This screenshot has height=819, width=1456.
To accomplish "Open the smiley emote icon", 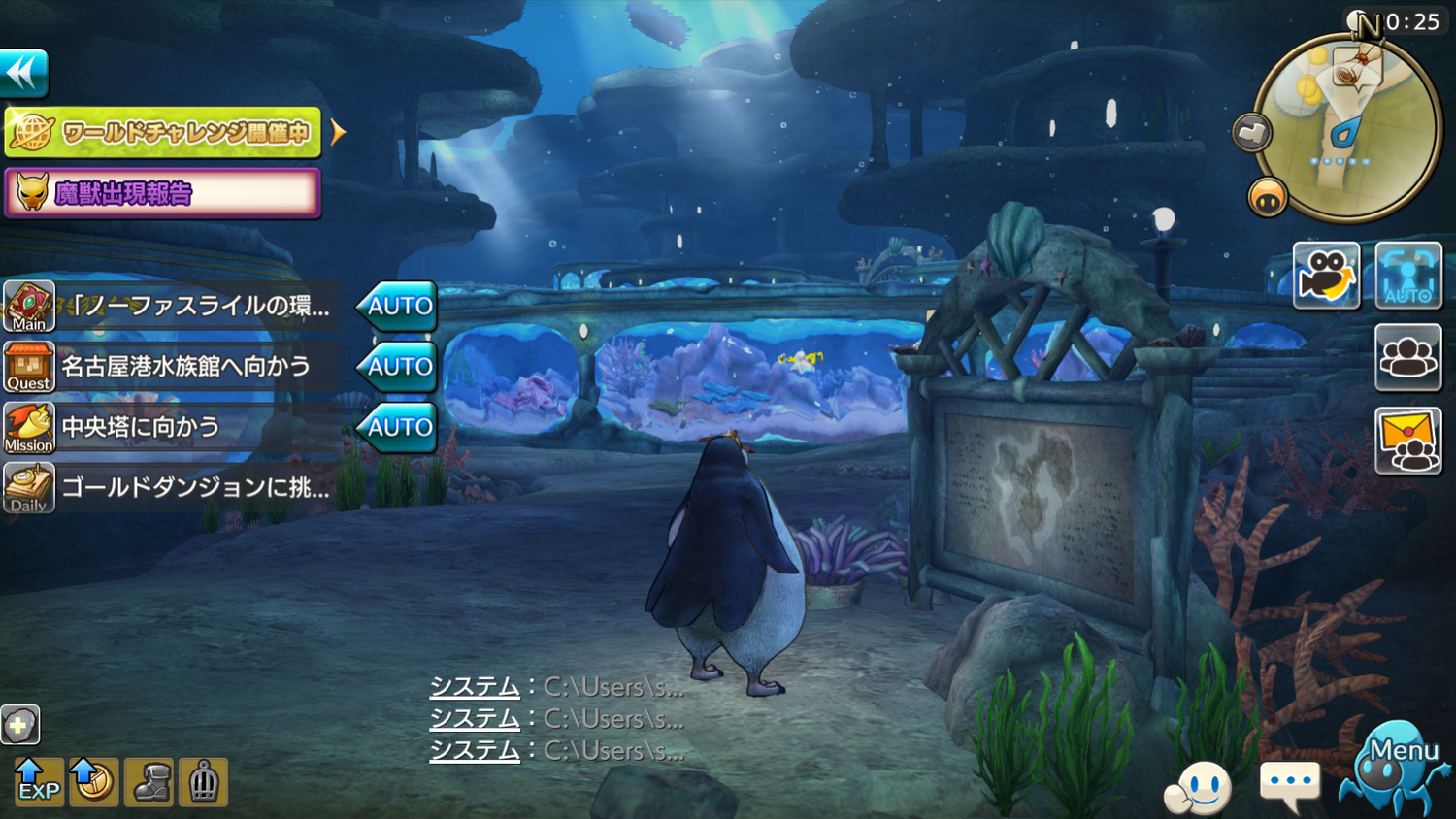I will pos(1200,786).
